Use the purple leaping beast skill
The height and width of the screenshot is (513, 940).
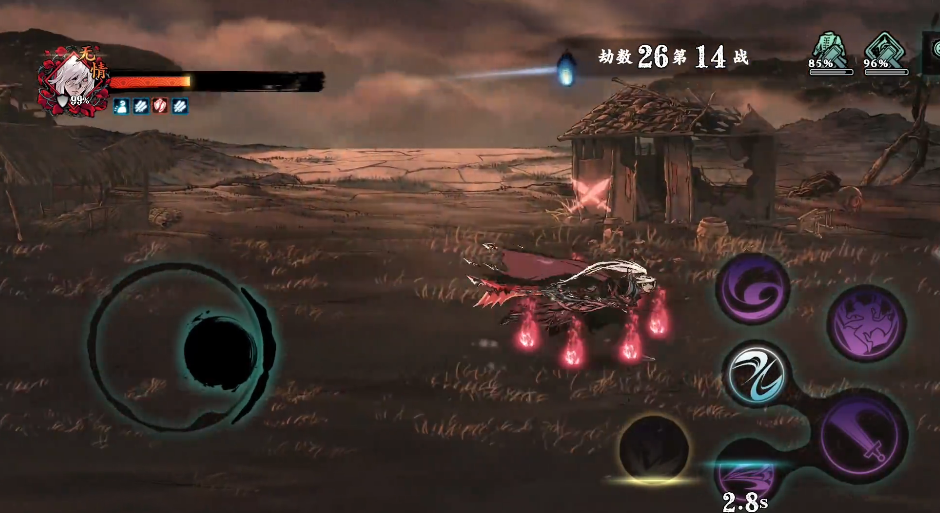coord(866,322)
